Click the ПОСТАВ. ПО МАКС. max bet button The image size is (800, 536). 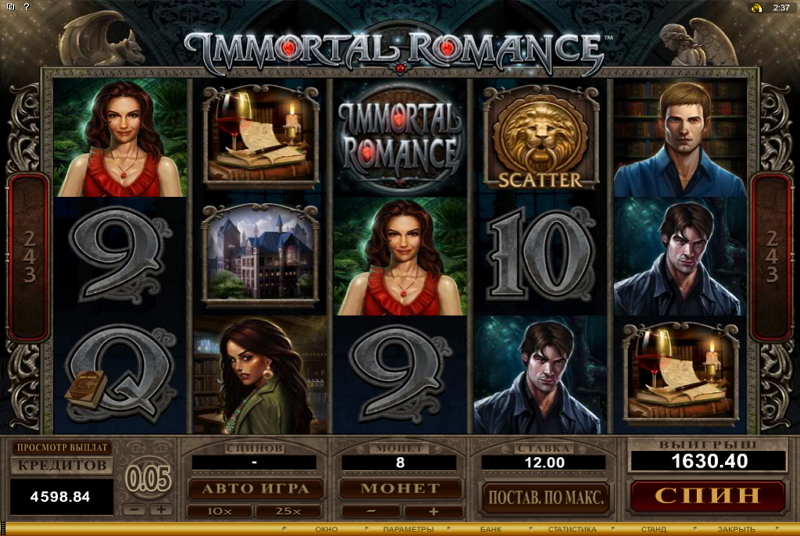click(546, 495)
